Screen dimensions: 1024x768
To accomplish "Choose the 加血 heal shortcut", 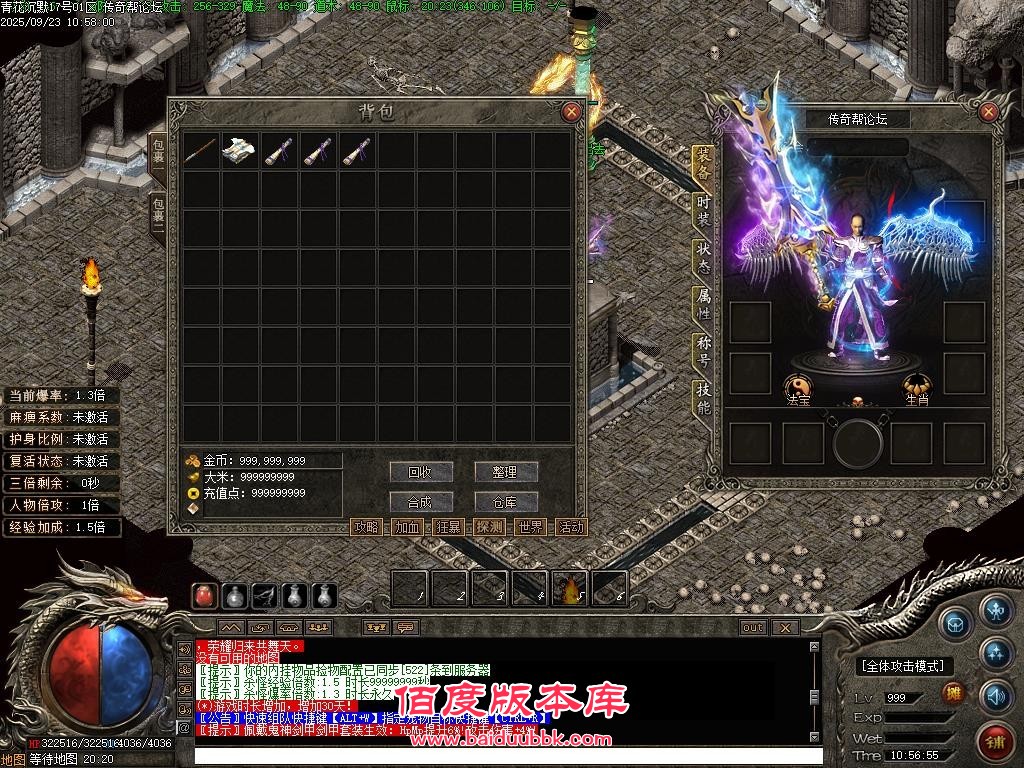I will pos(407,527).
